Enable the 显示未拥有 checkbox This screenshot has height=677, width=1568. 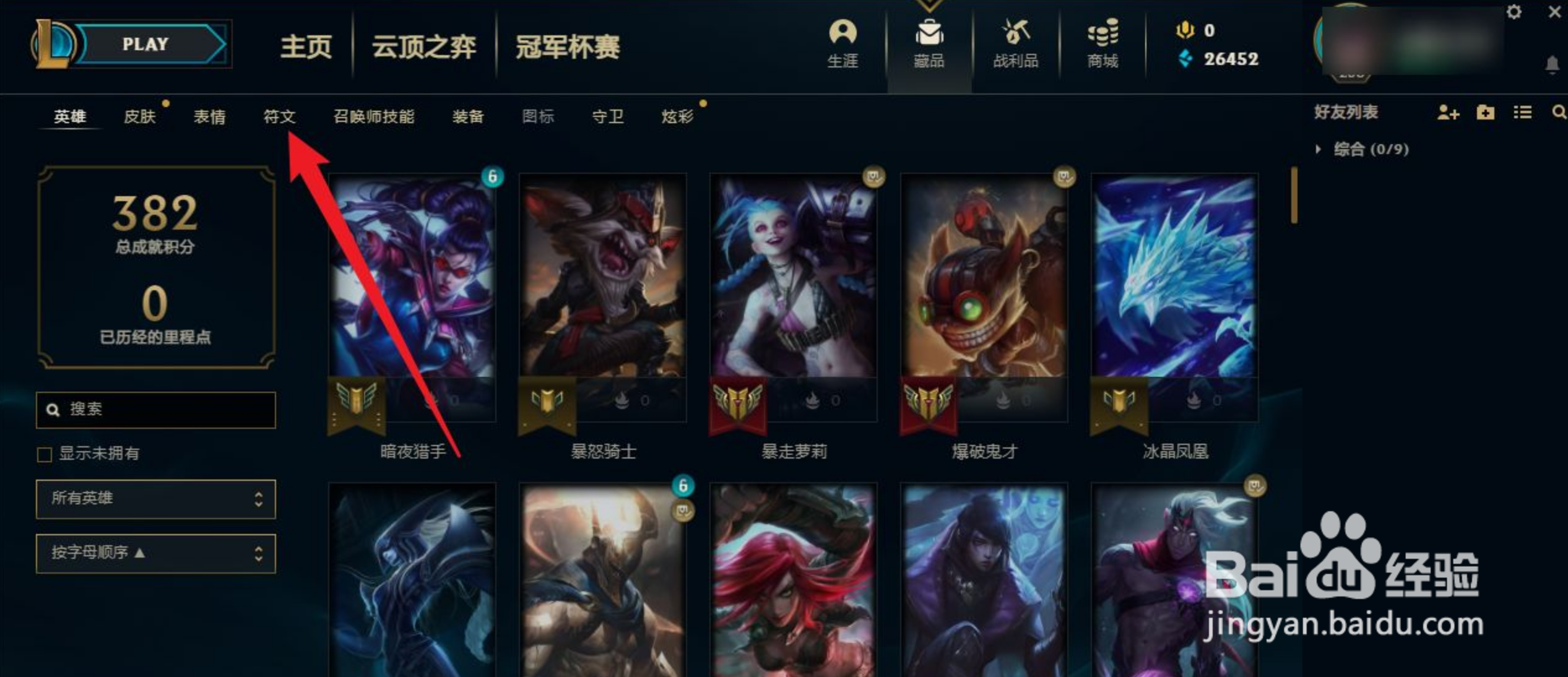click(44, 454)
